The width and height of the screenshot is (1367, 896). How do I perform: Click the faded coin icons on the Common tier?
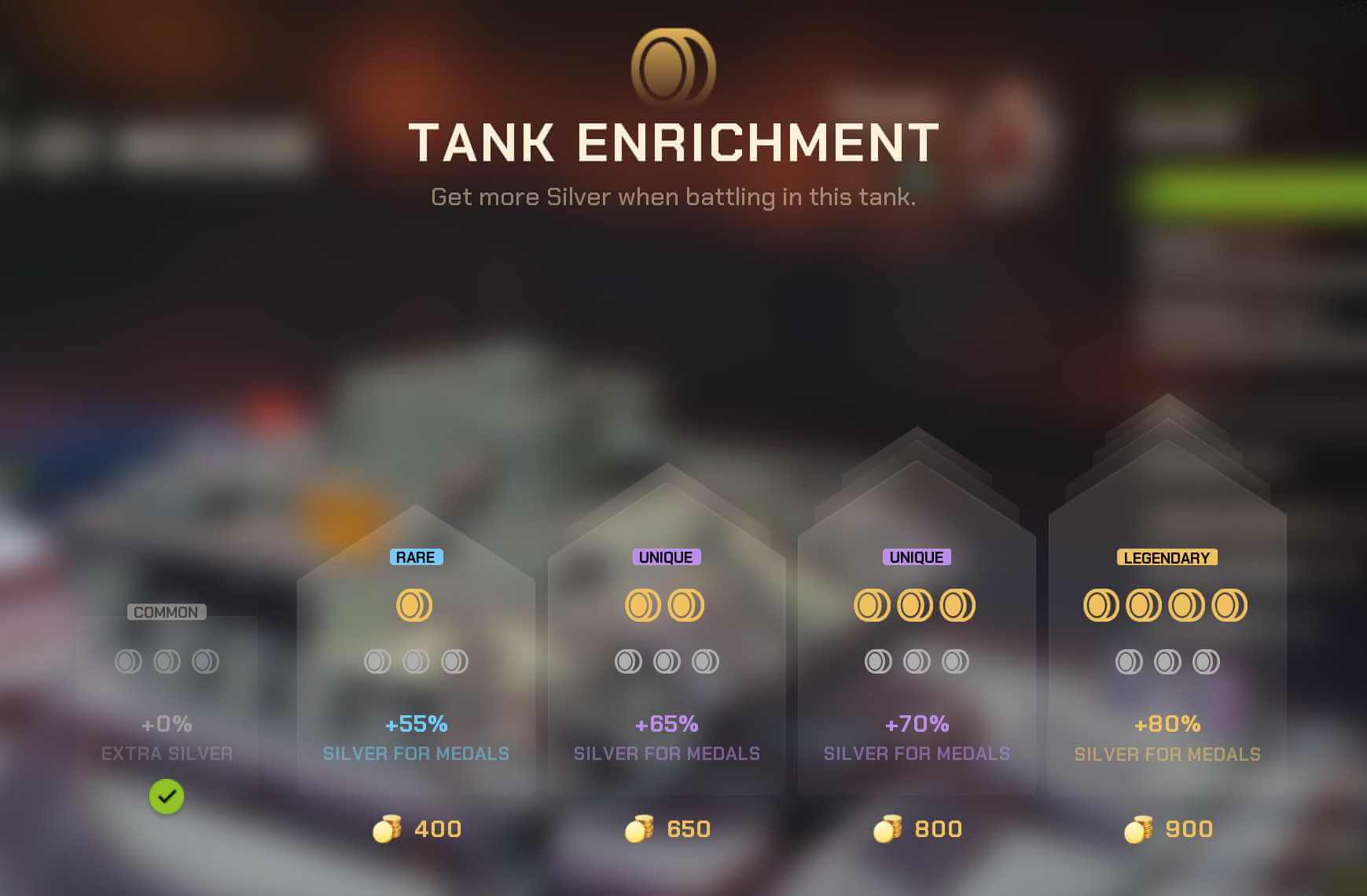click(167, 661)
